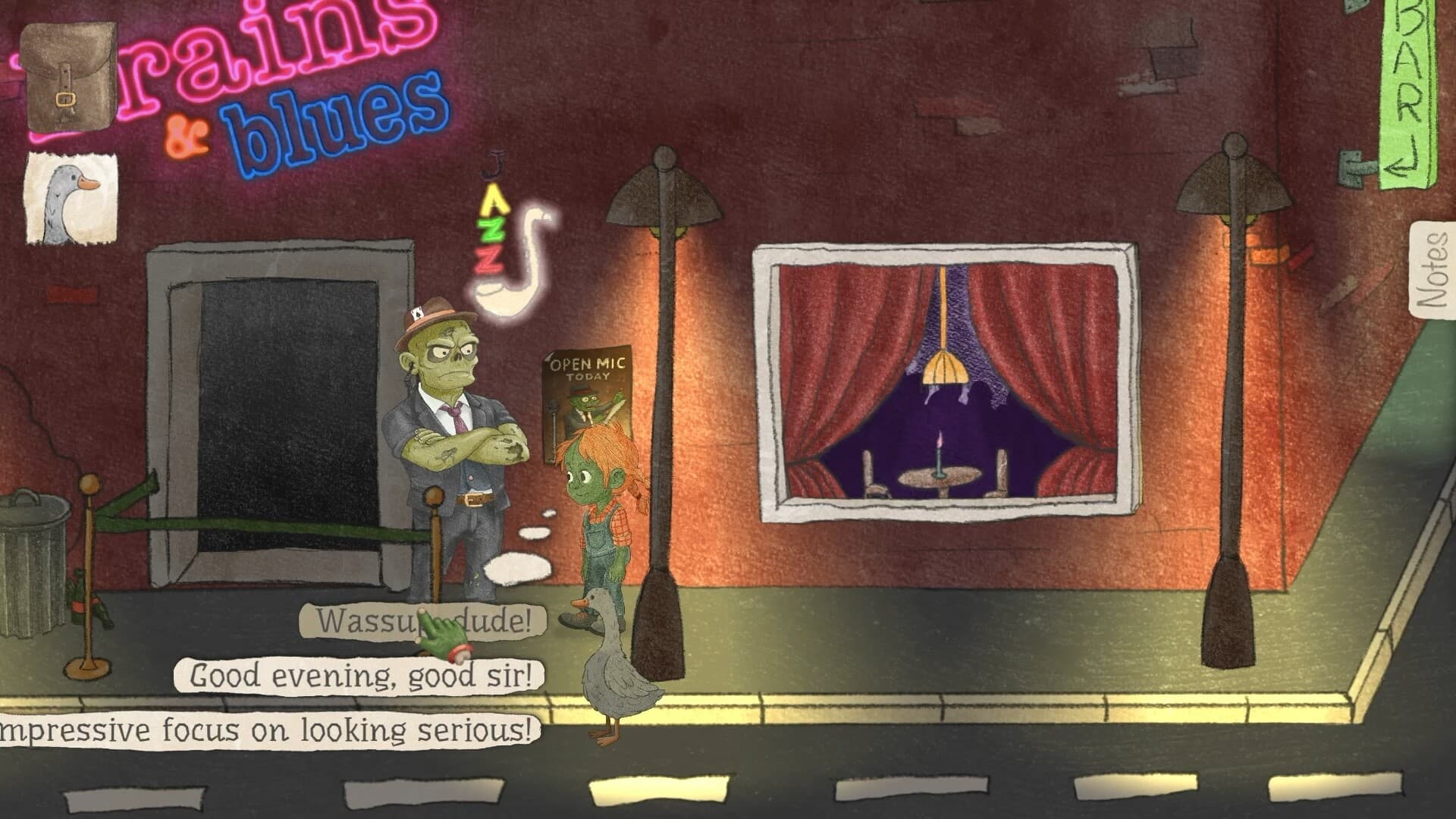The width and height of the screenshot is (1456, 819).
Task: Open the Notes tab
Action: tap(1433, 269)
